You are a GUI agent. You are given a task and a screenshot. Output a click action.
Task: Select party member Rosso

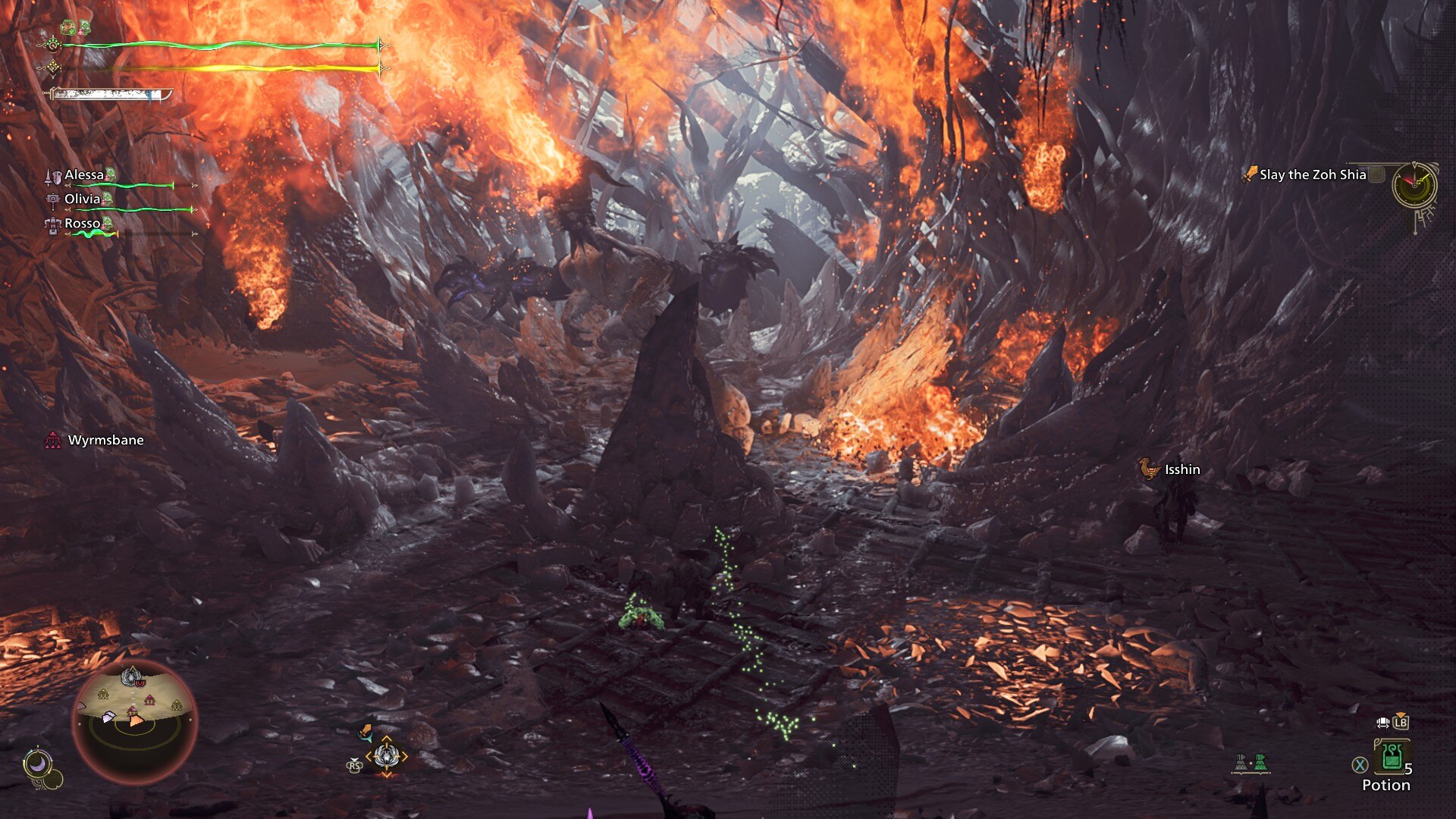[x=82, y=224]
